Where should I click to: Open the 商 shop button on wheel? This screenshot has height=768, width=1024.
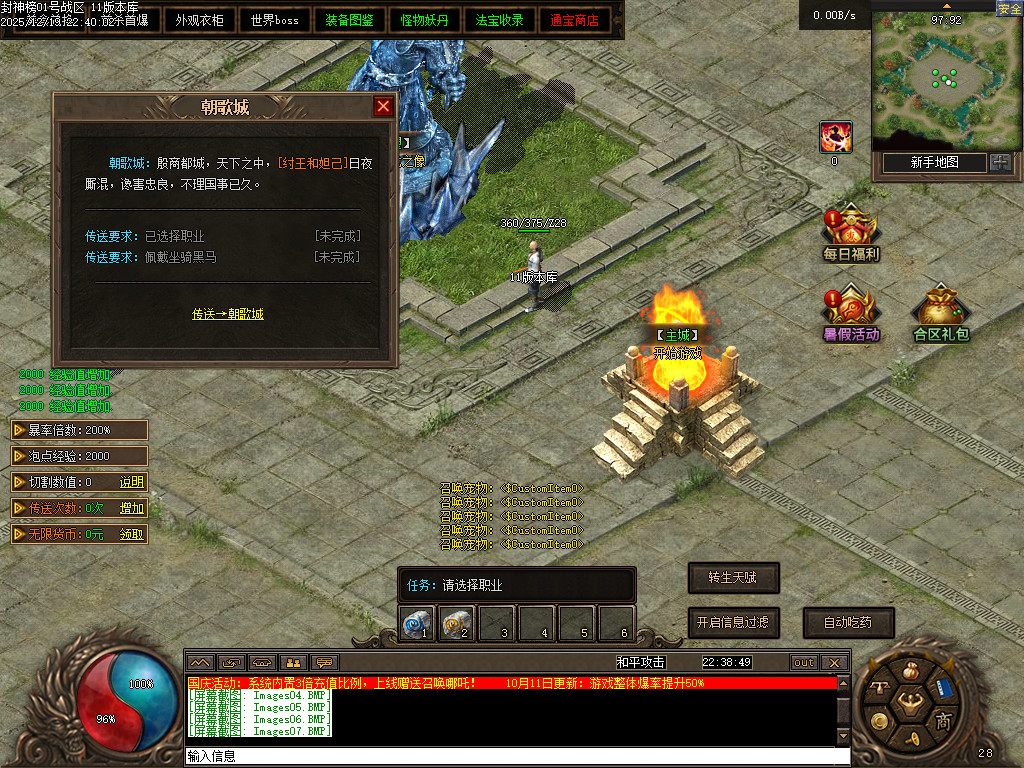[x=943, y=721]
